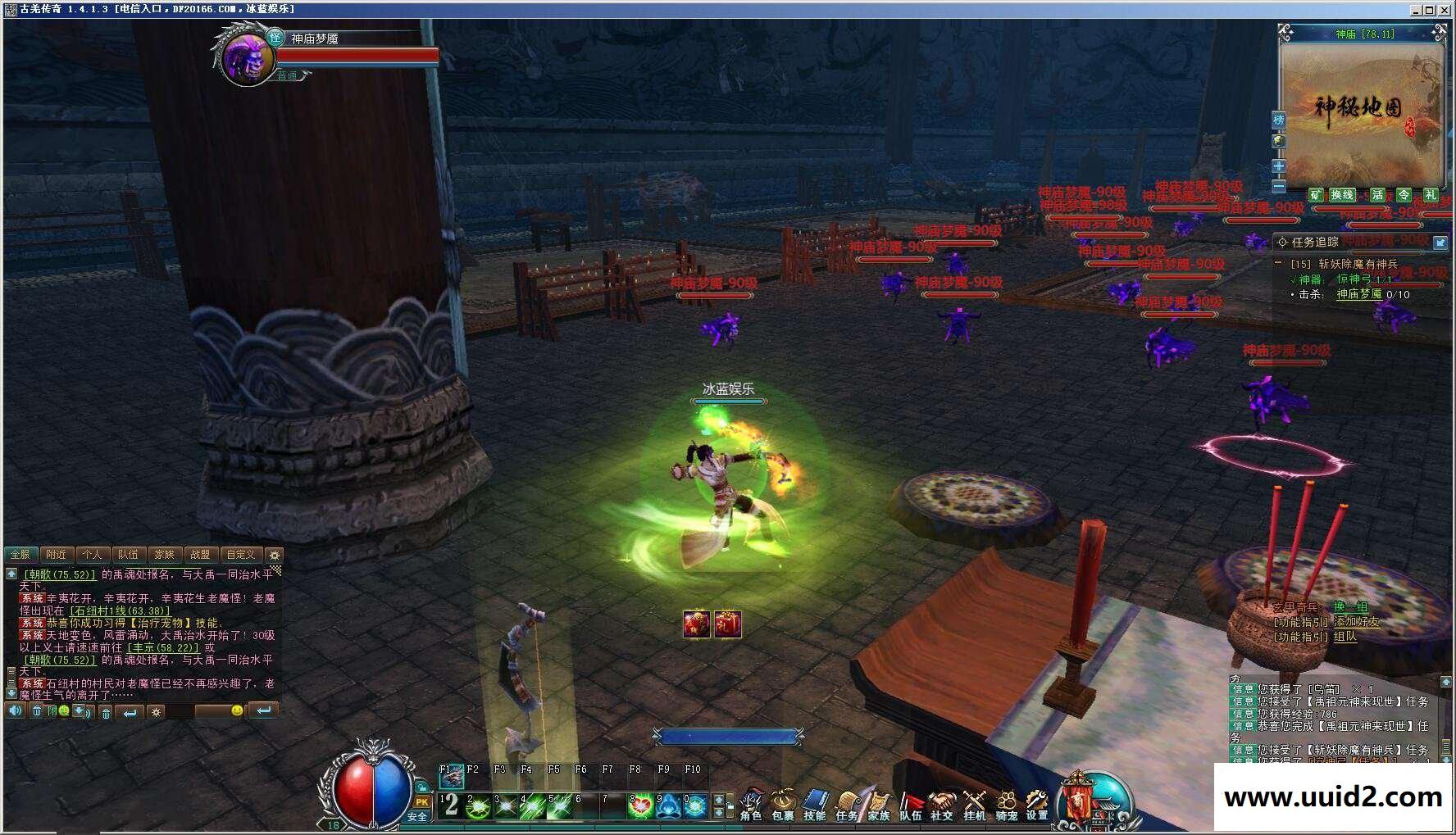
Task: Use the blue meditation skill in slot 9
Action: coord(667,806)
